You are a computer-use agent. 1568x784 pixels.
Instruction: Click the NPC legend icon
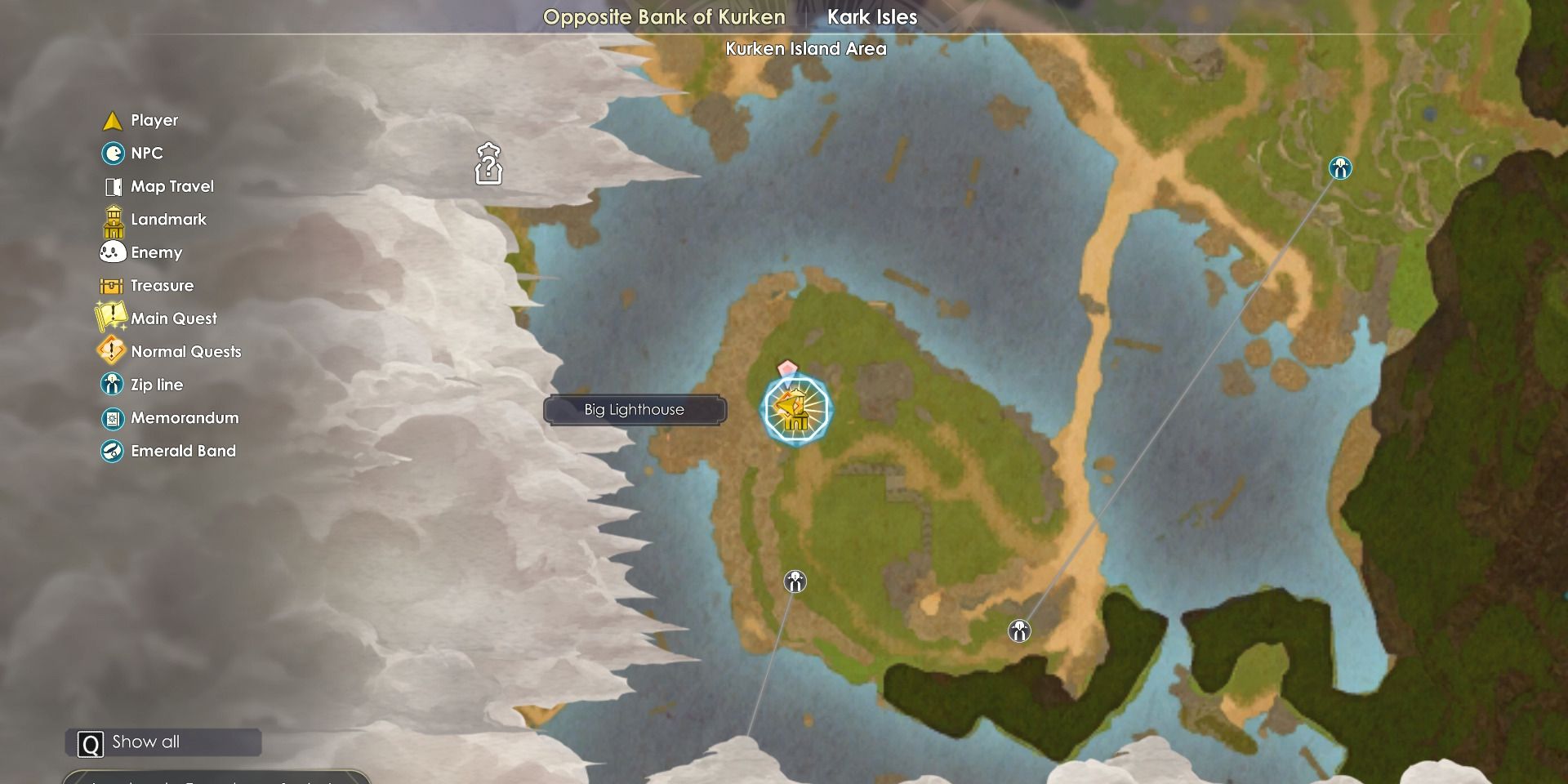(112, 154)
